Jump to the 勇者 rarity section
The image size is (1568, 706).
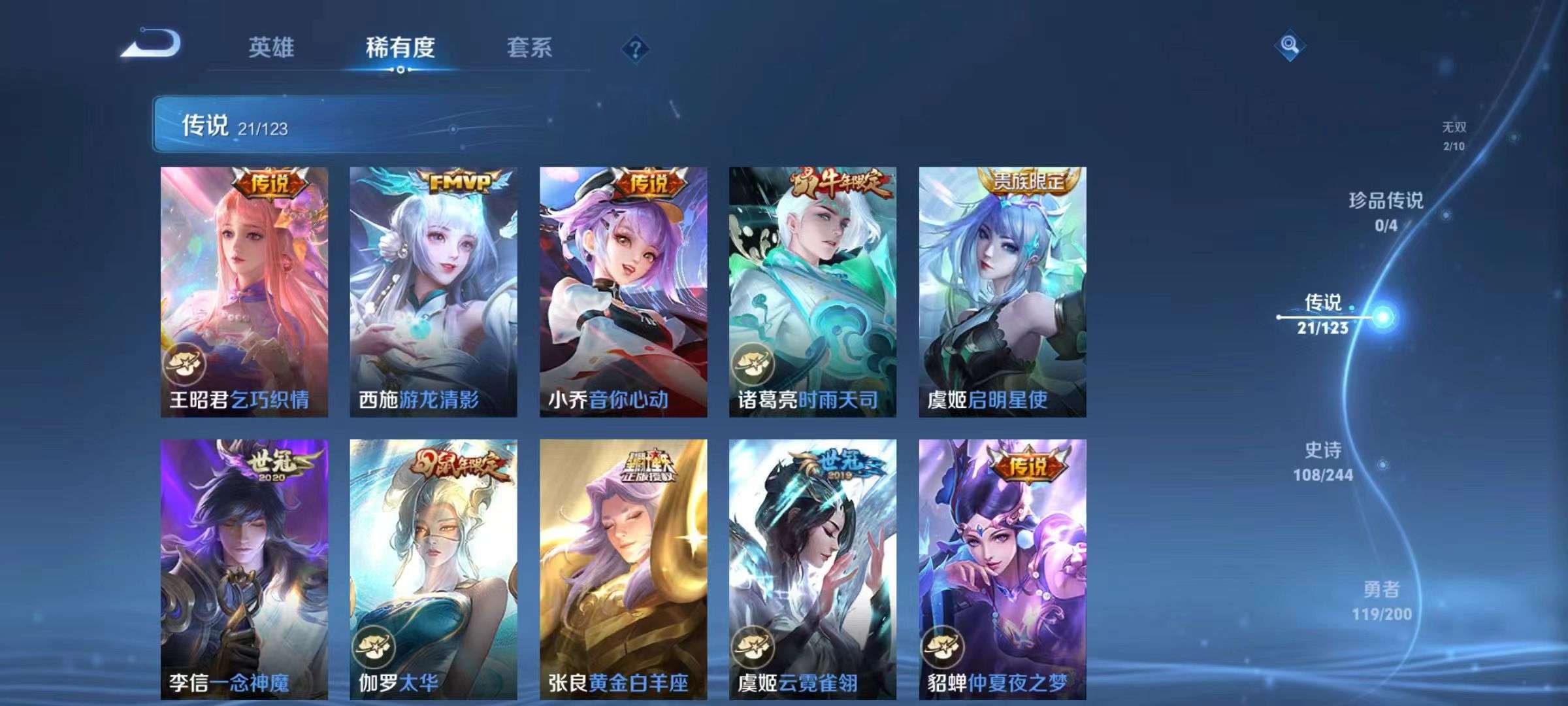click(x=1381, y=601)
